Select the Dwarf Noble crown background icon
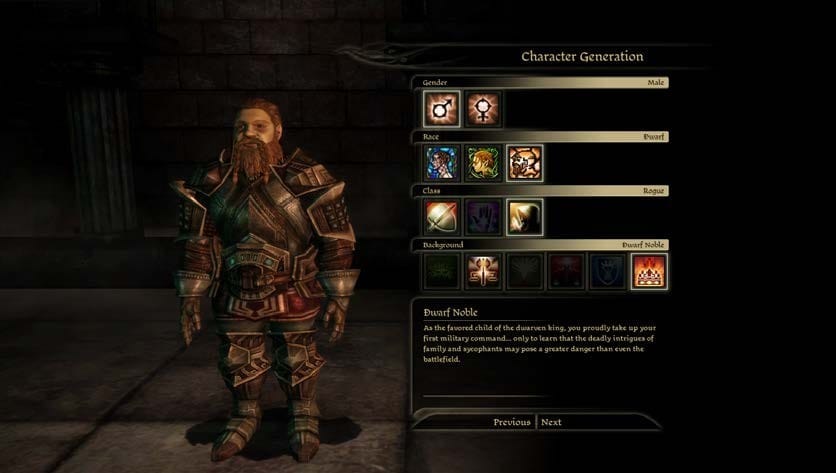This screenshot has width=836, height=473. 649,271
